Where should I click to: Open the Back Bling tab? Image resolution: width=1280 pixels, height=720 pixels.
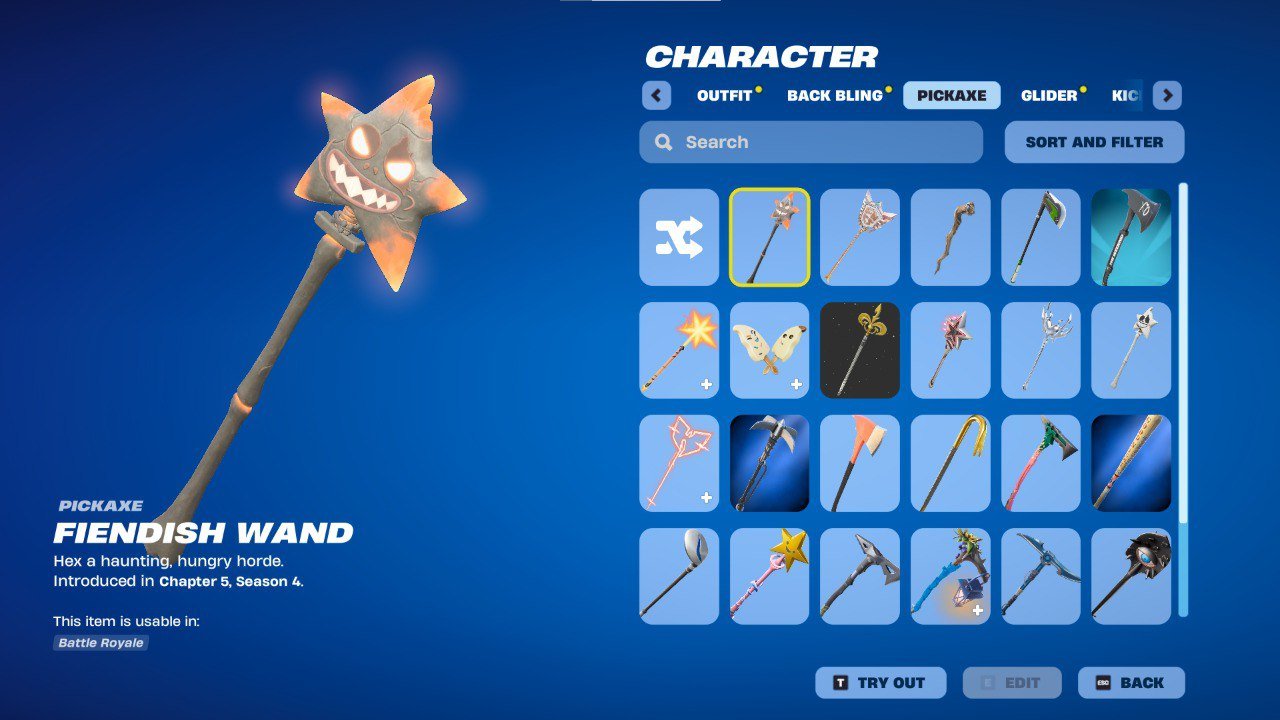[834, 95]
